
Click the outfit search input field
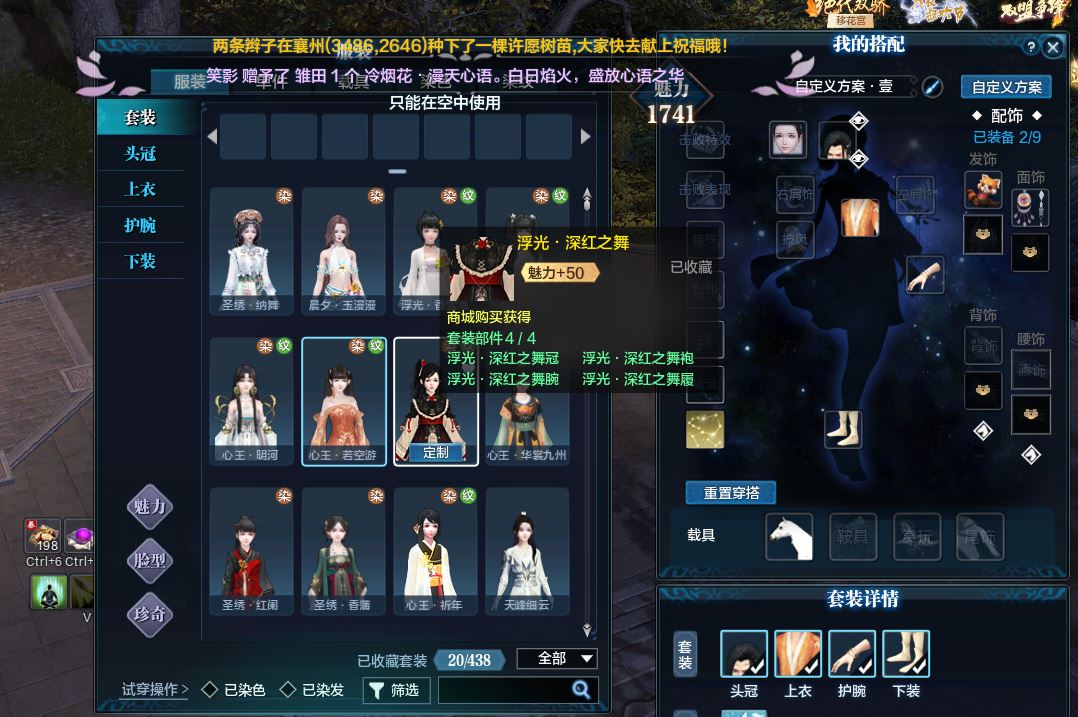[x=505, y=690]
